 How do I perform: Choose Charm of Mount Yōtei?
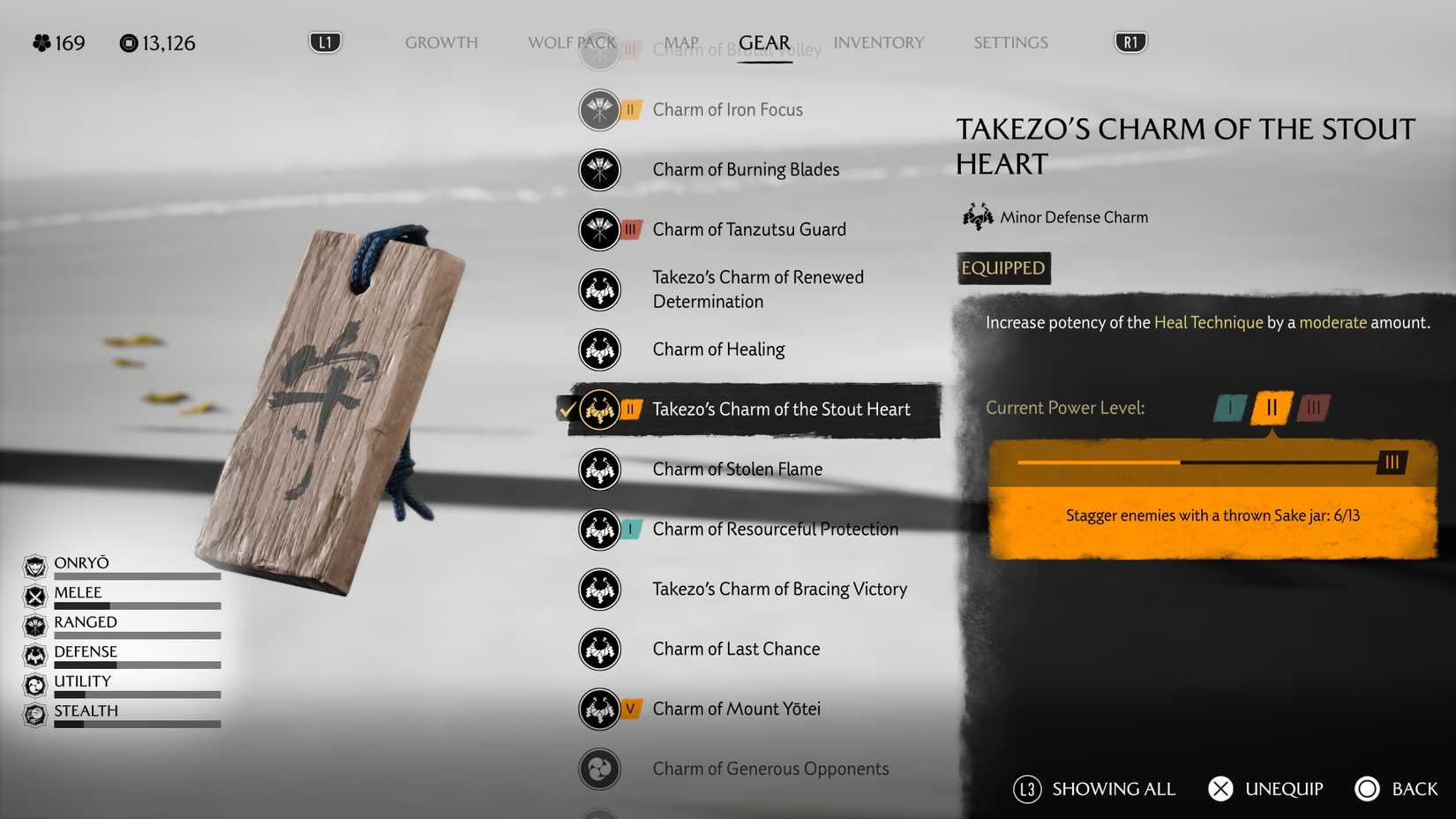point(736,710)
